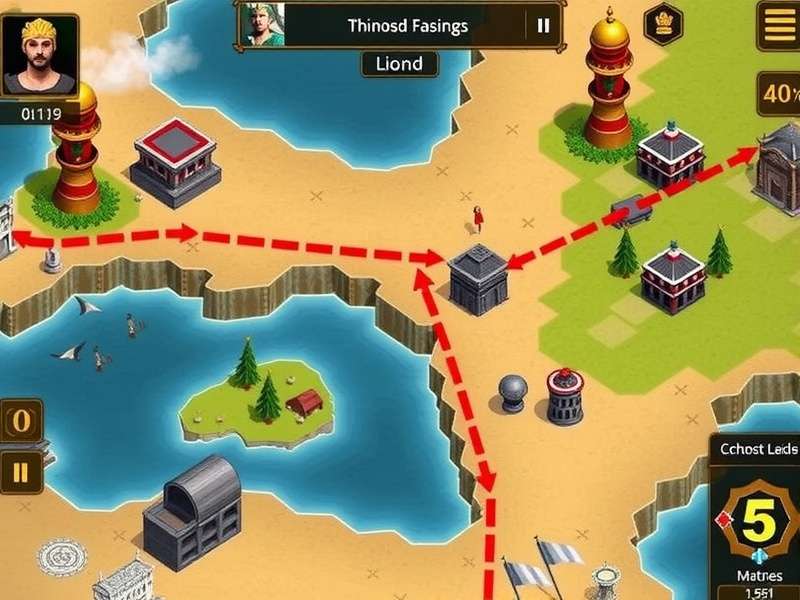Pause the game with the left-side pause button
This screenshot has width=800, height=600.
tap(21, 471)
